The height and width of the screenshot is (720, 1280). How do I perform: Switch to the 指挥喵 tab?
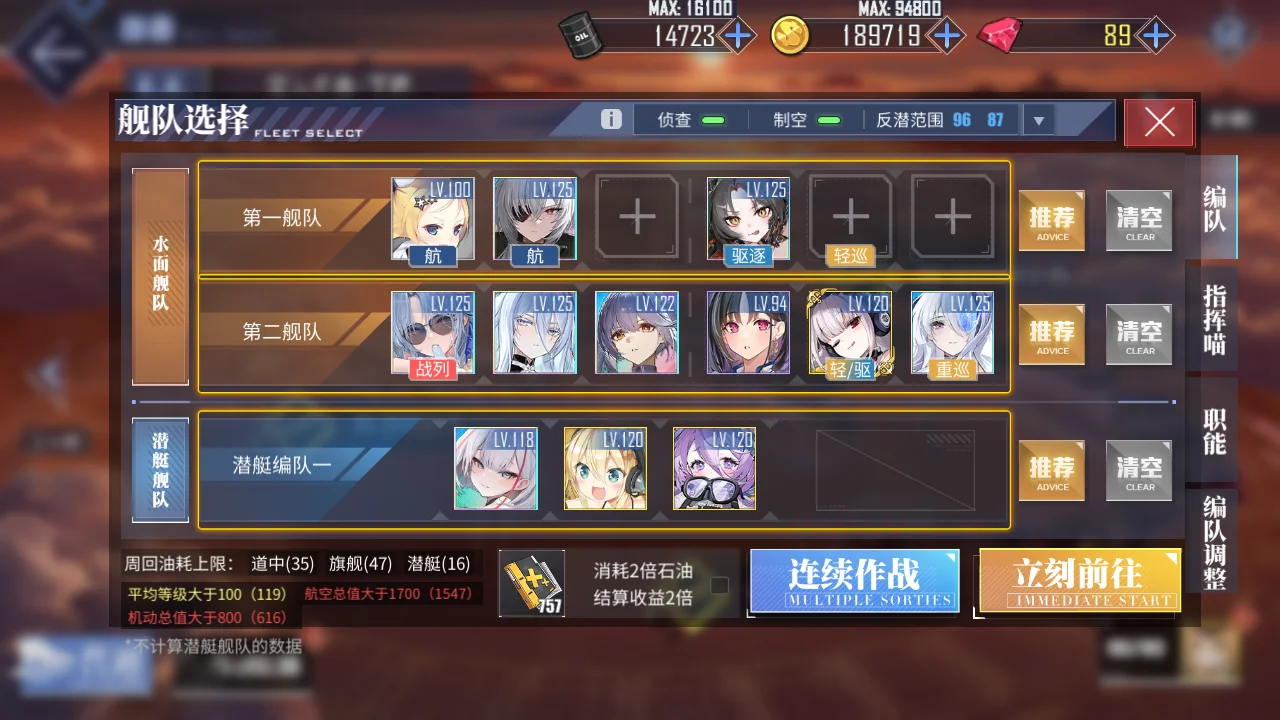(x=1214, y=320)
